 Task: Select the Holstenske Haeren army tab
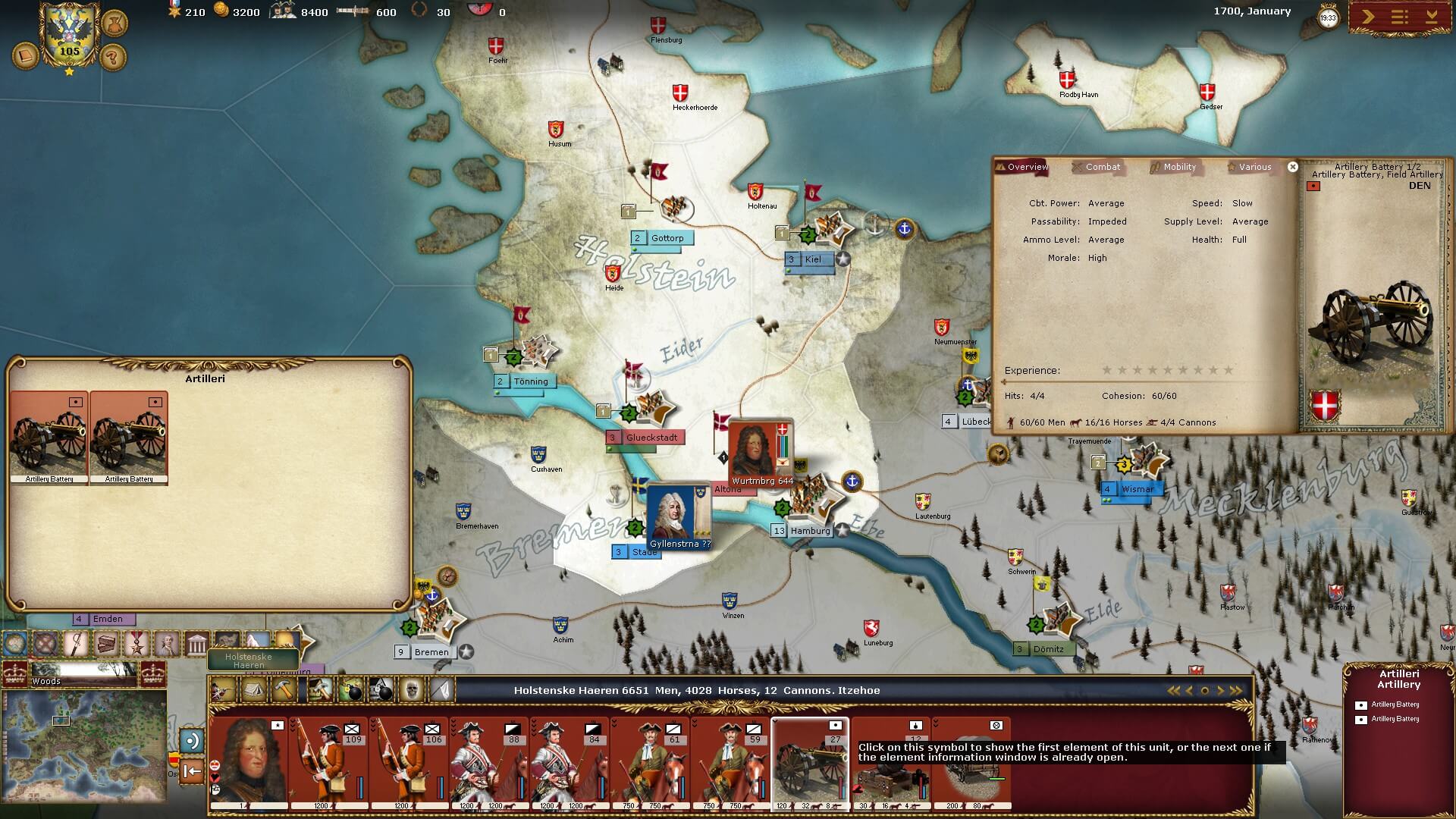click(x=249, y=660)
